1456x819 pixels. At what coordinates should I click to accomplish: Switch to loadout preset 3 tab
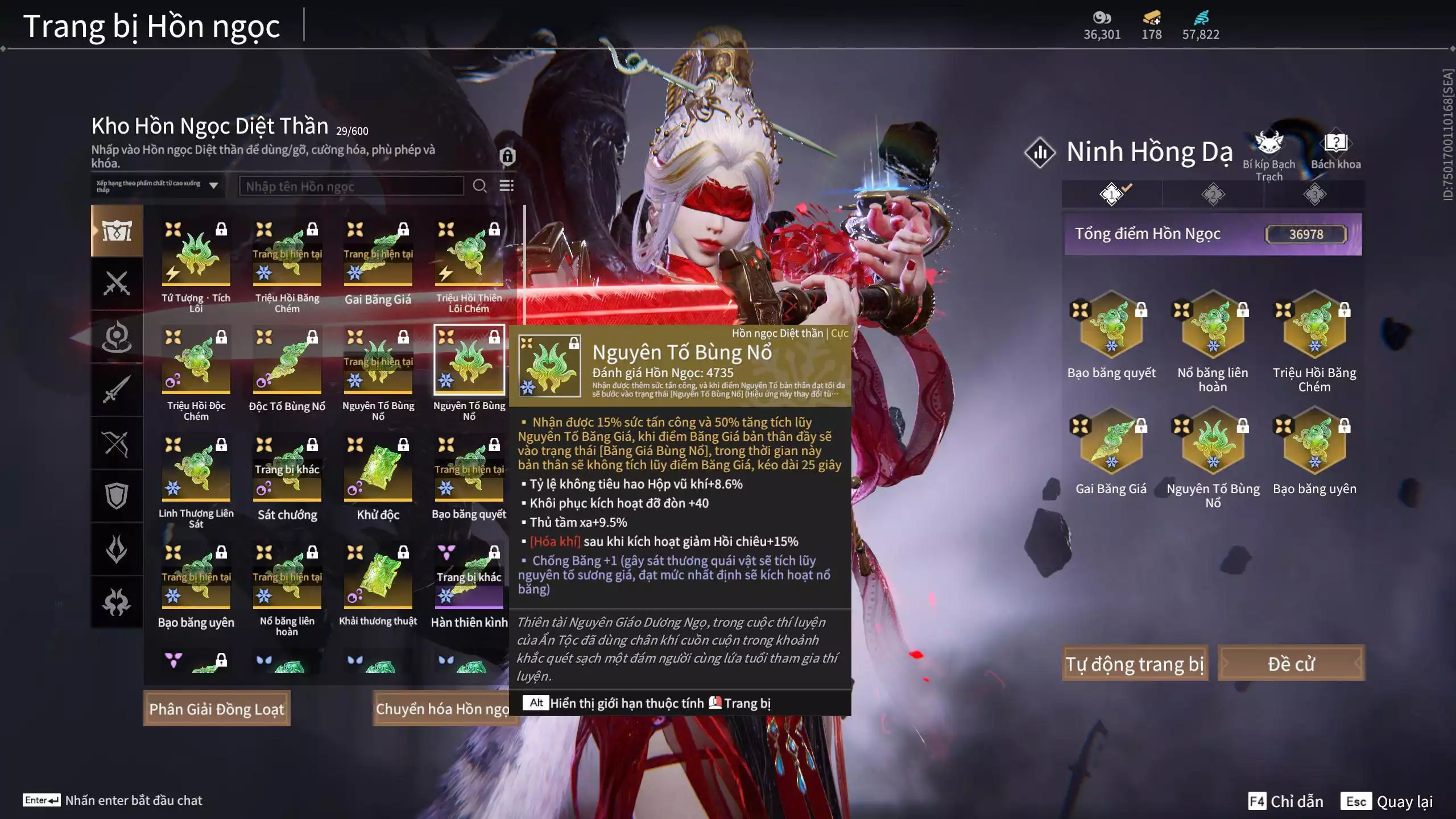[x=1314, y=195]
